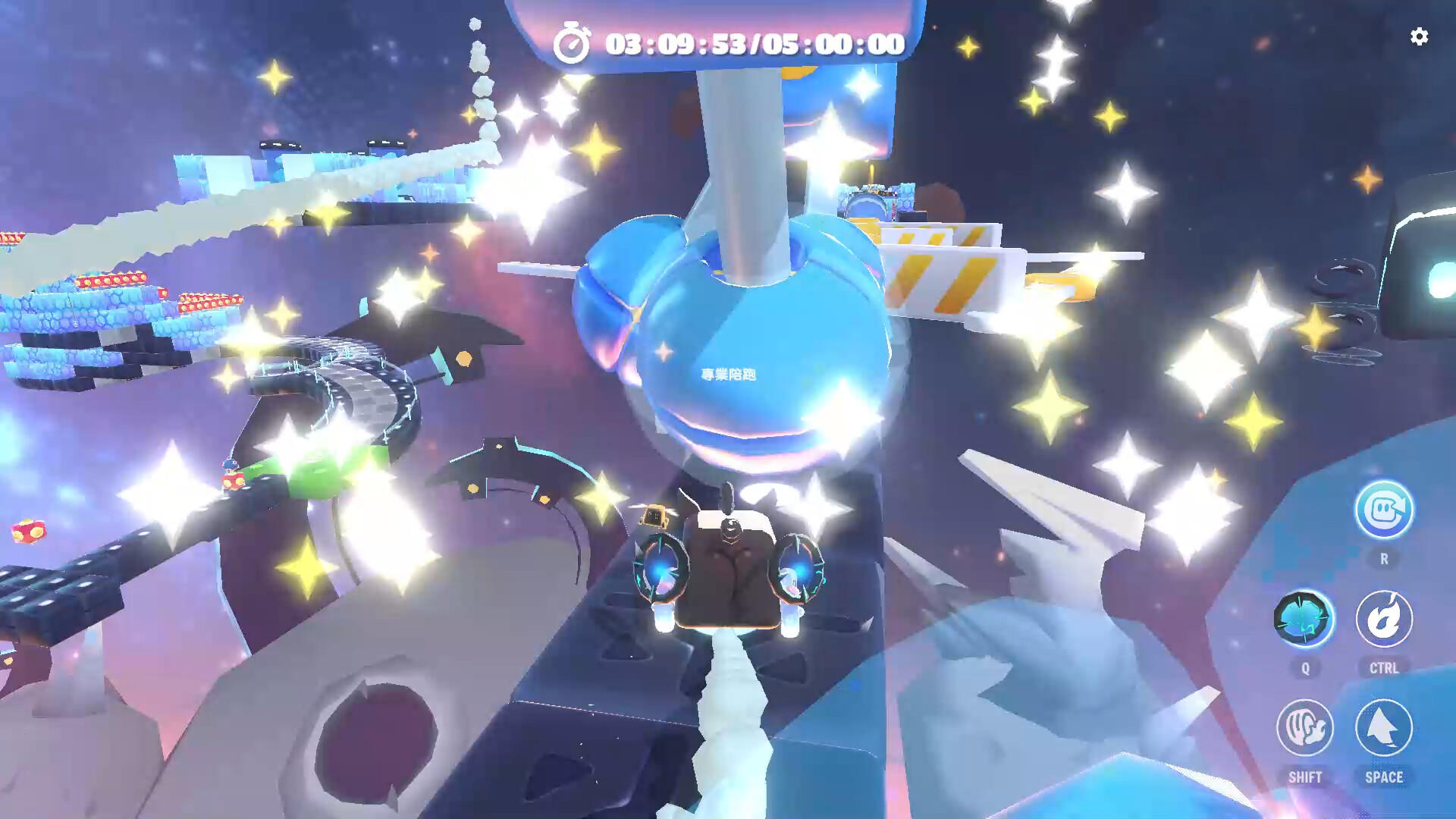
Task: Enable the flame skill by clicking CTRL circle
Action: click(x=1383, y=620)
